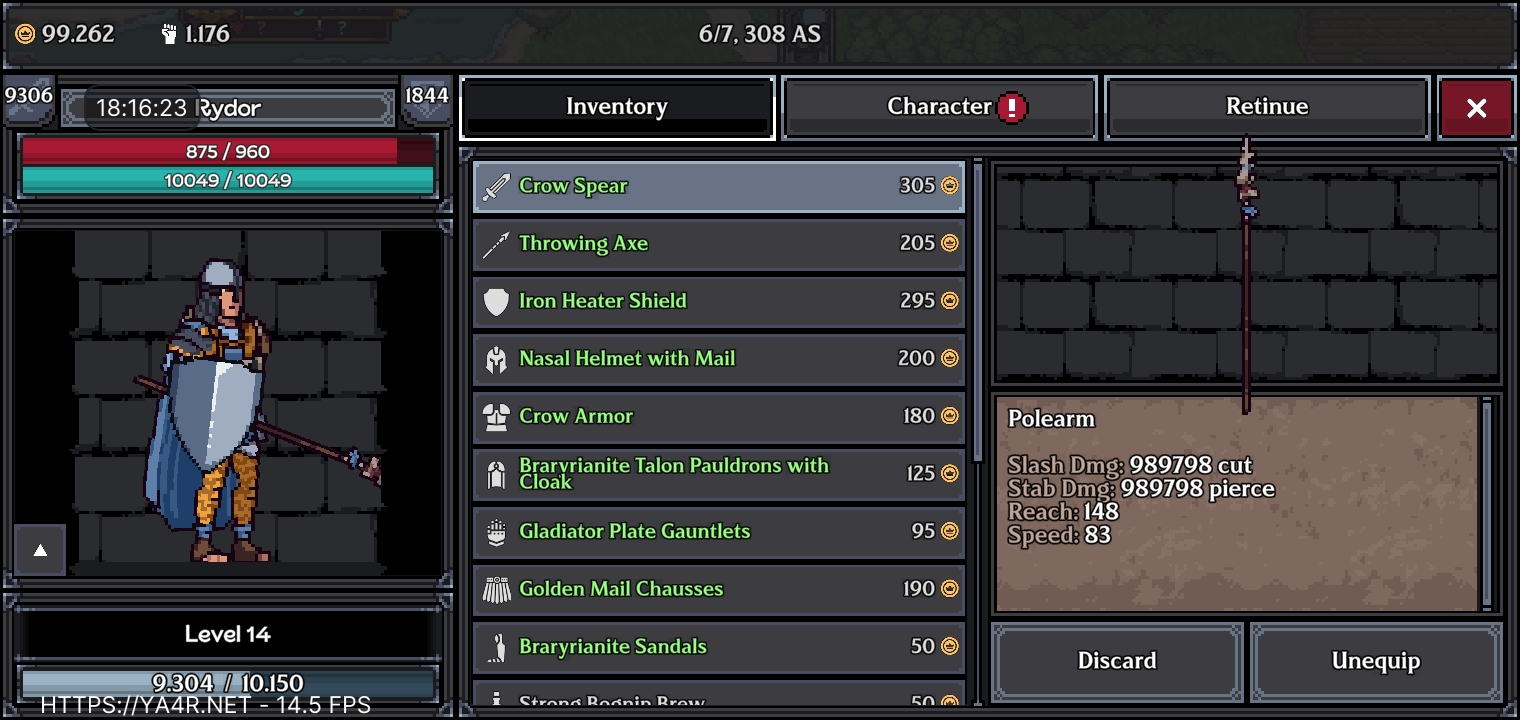Open the Retinue tab
This screenshot has height=720, width=1520.
pyautogui.click(x=1266, y=107)
